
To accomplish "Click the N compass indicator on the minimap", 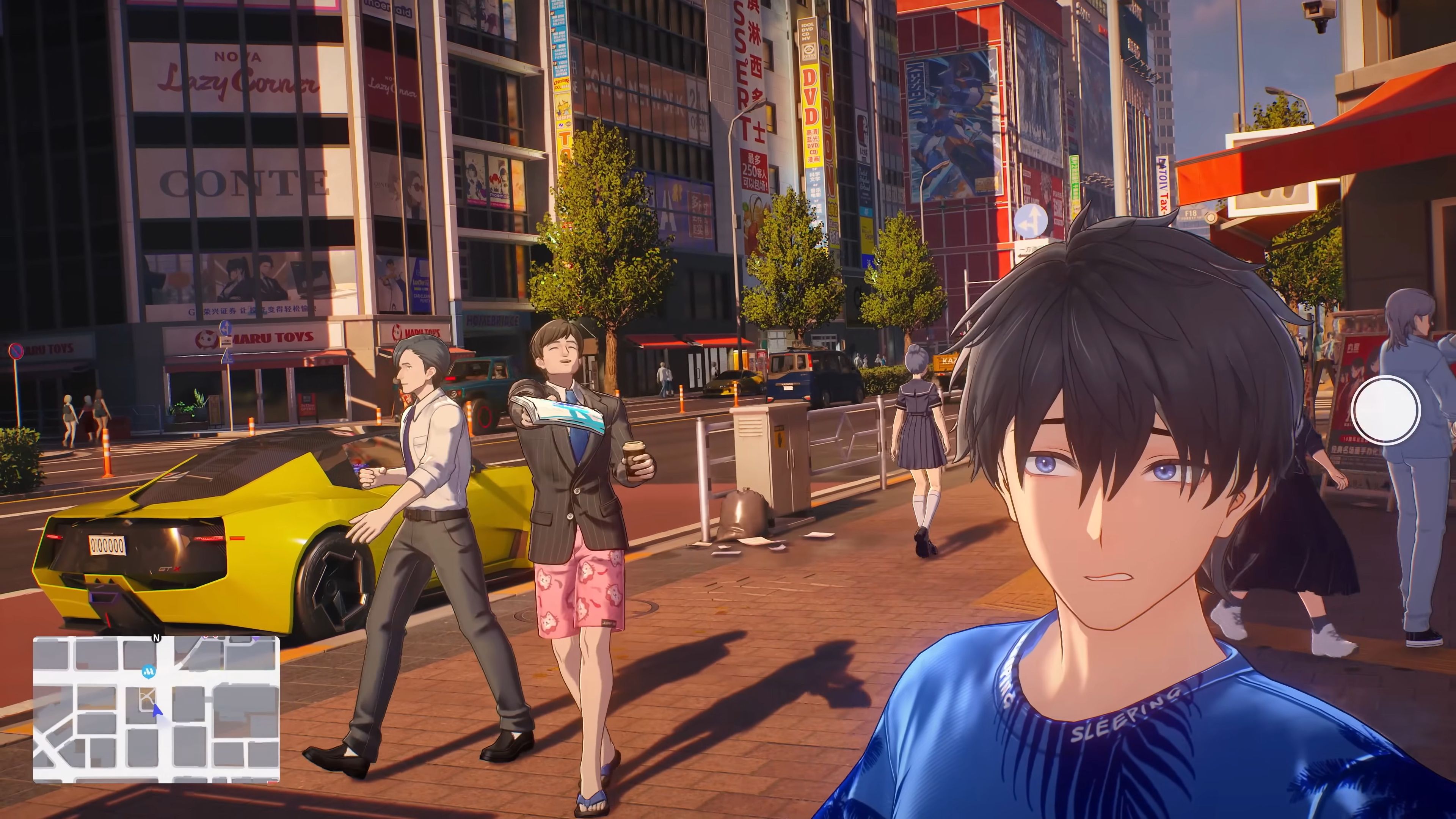I will point(157,638).
